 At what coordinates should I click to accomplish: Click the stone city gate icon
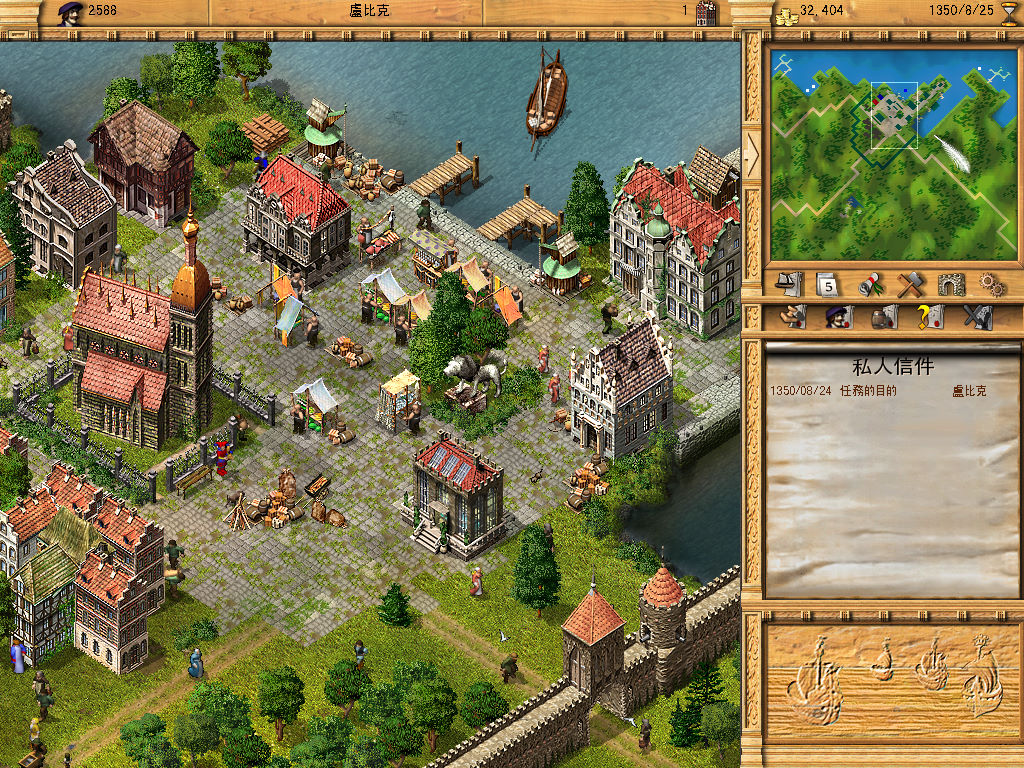click(x=951, y=285)
